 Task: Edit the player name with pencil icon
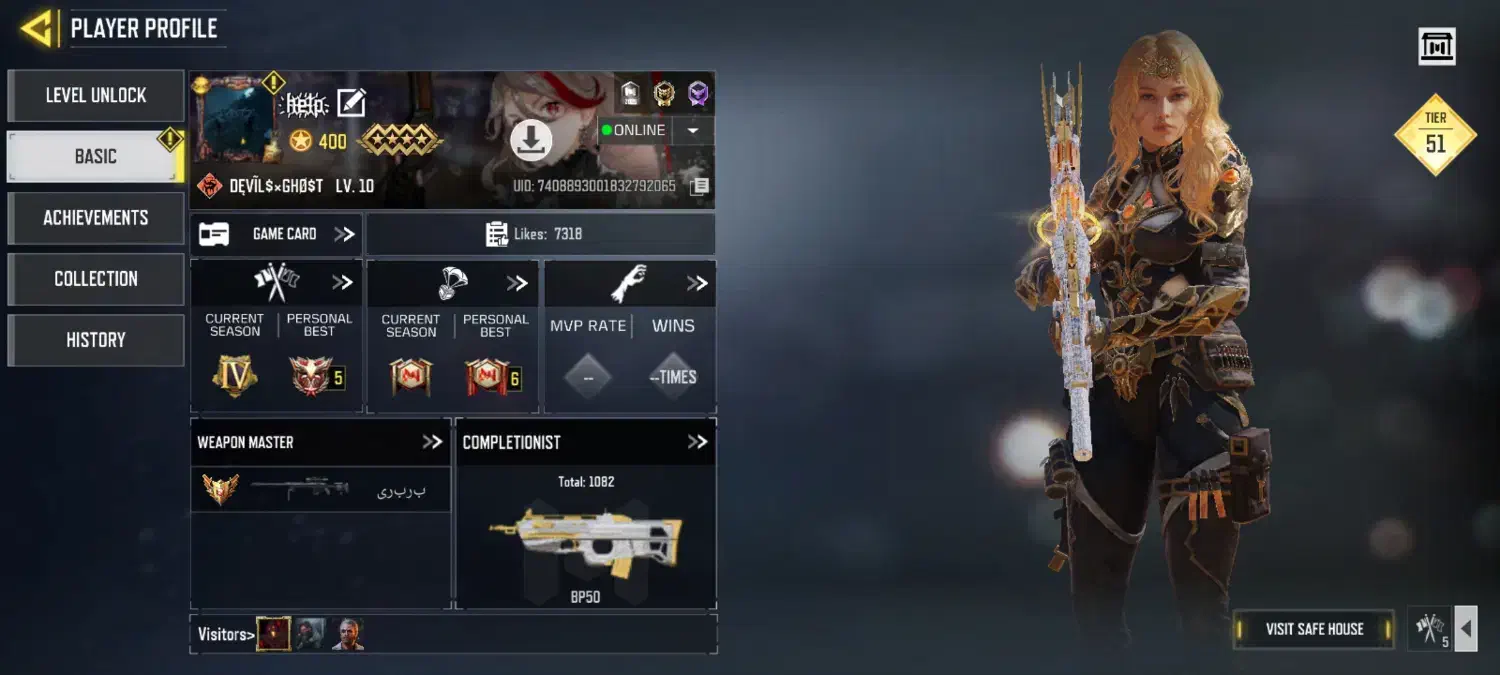pos(351,103)
